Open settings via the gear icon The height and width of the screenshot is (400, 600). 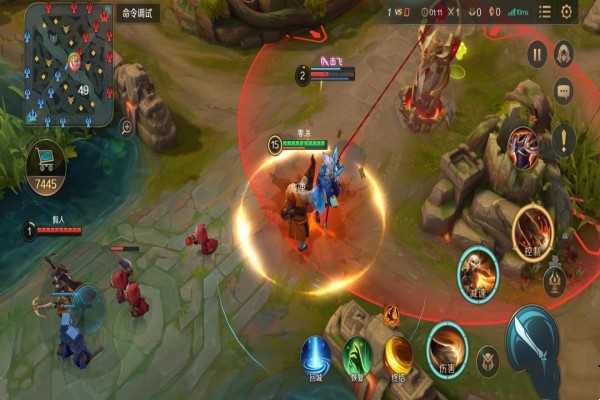pyautogui.click(x=567, y=12)
